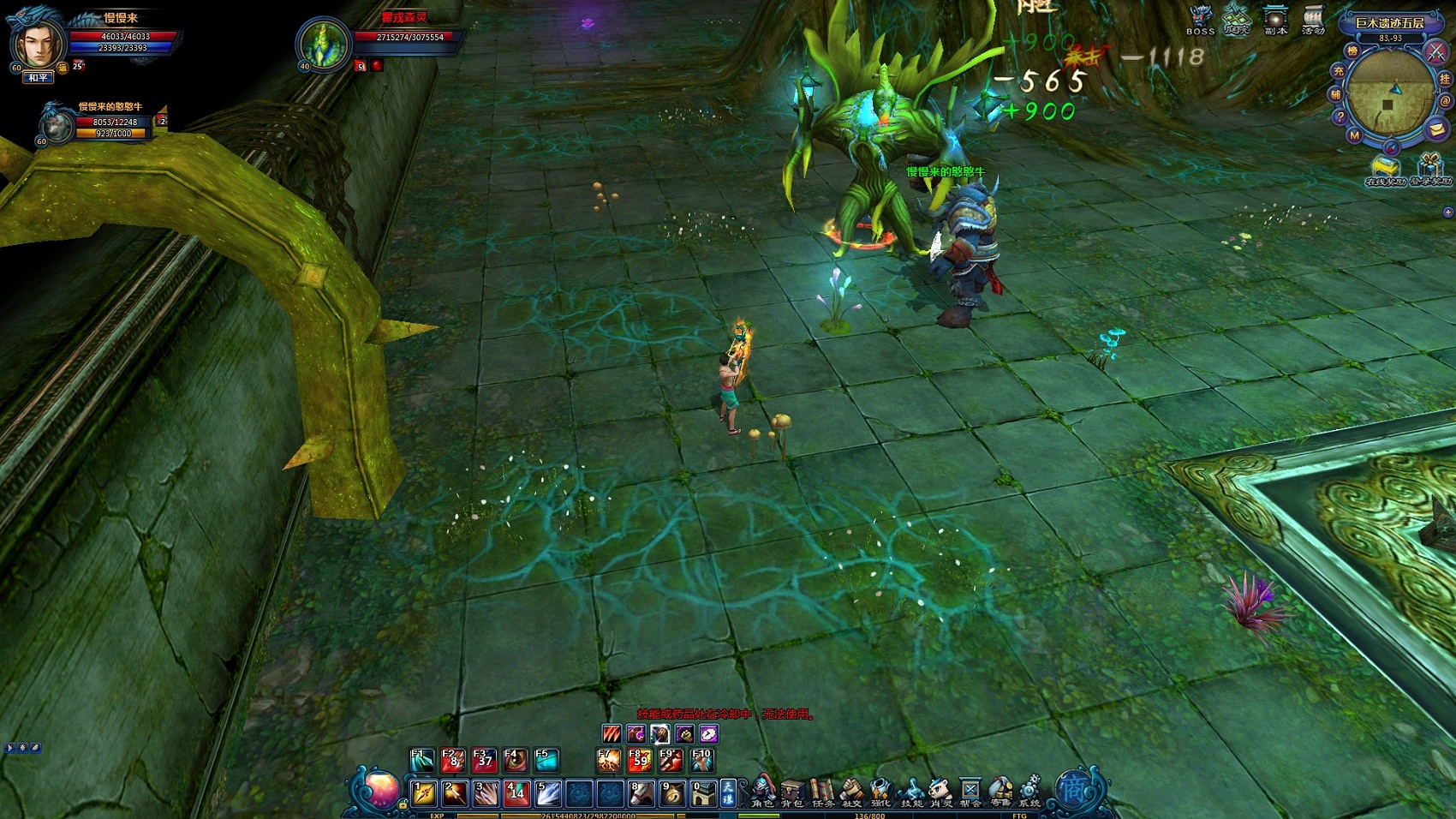
Task: Open the 登录奖励 login reward gift box
Action: click(x=1430, y=168)
